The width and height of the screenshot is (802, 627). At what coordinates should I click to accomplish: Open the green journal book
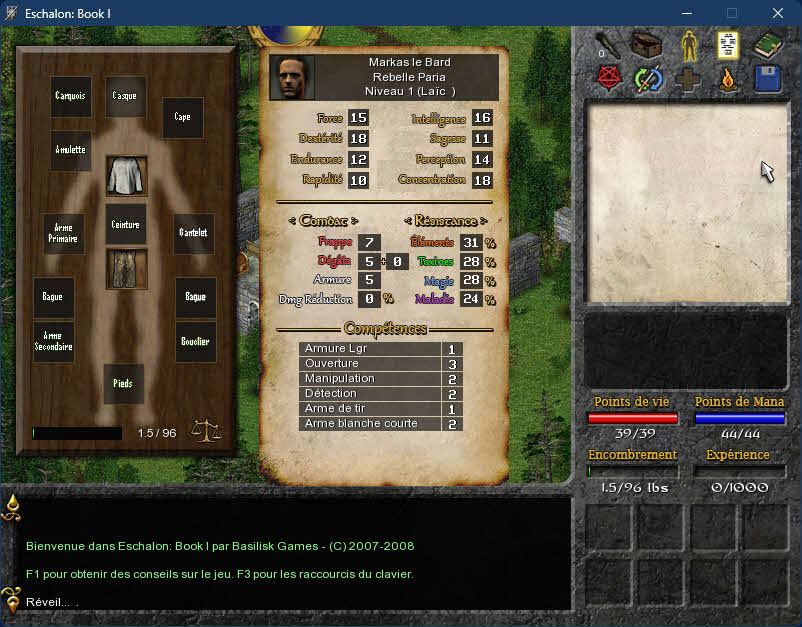pos(768,46)
